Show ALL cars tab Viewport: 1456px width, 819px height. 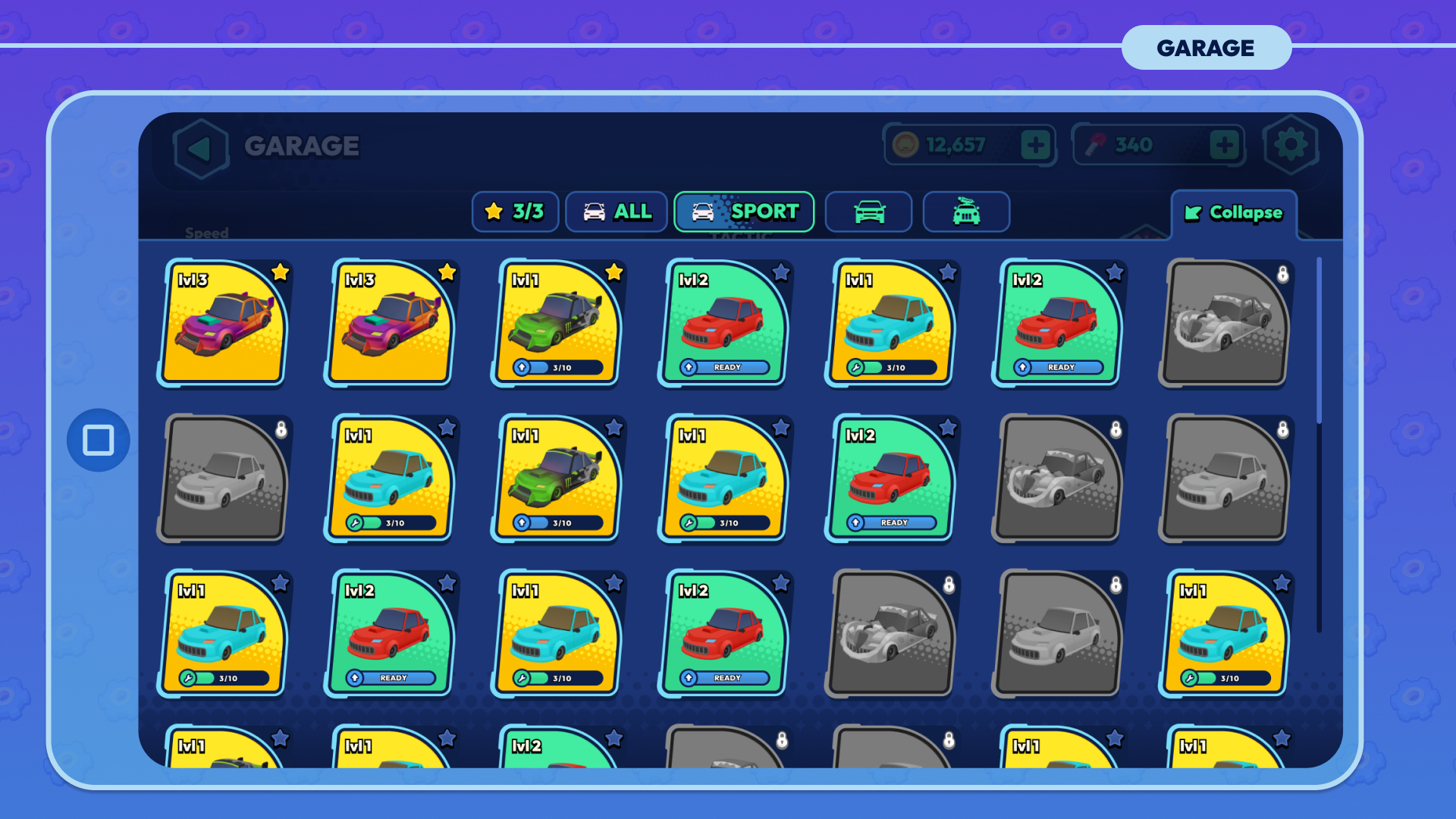click(617, 212)
